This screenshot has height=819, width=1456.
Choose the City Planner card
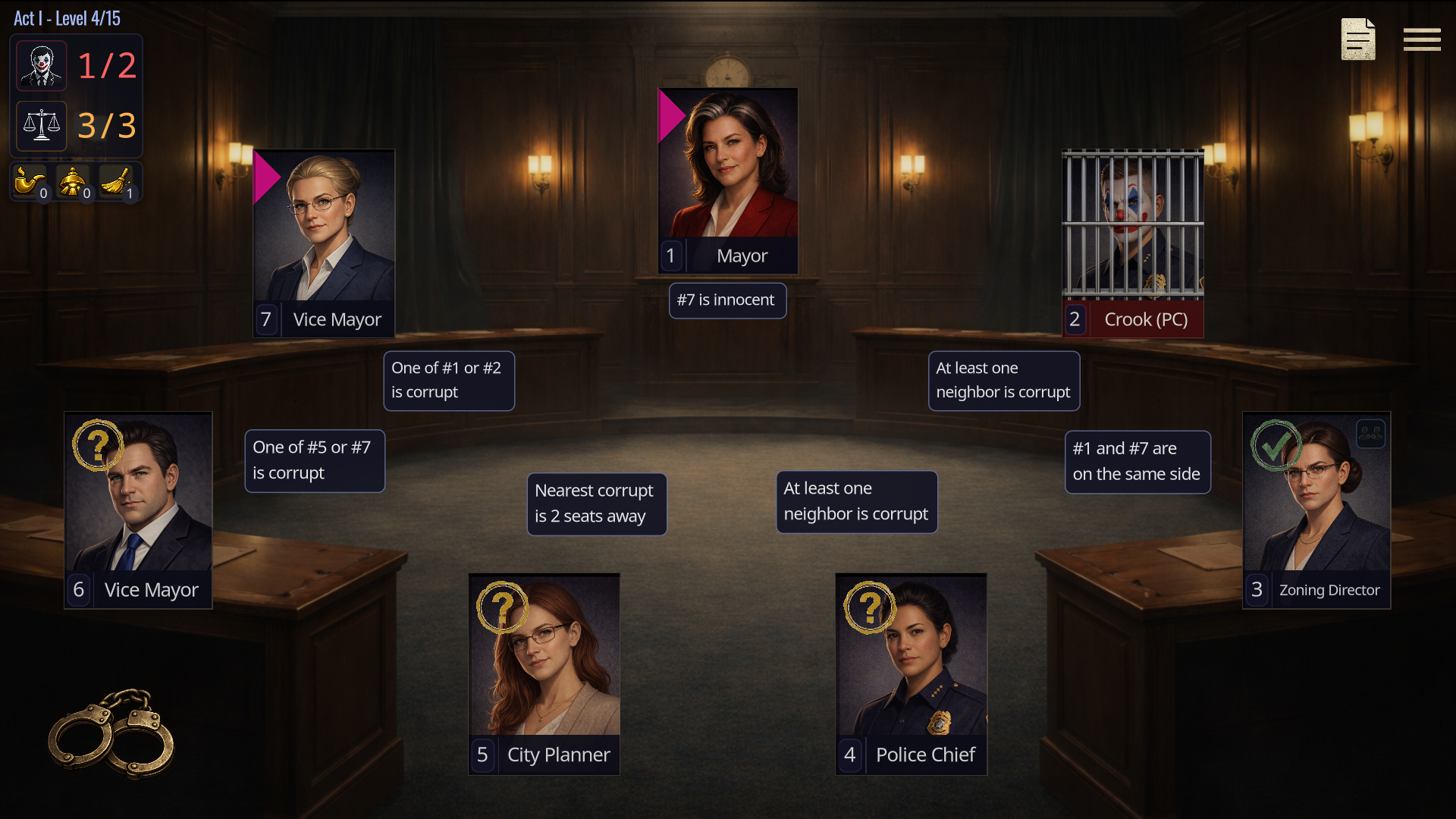click(544, 673)
